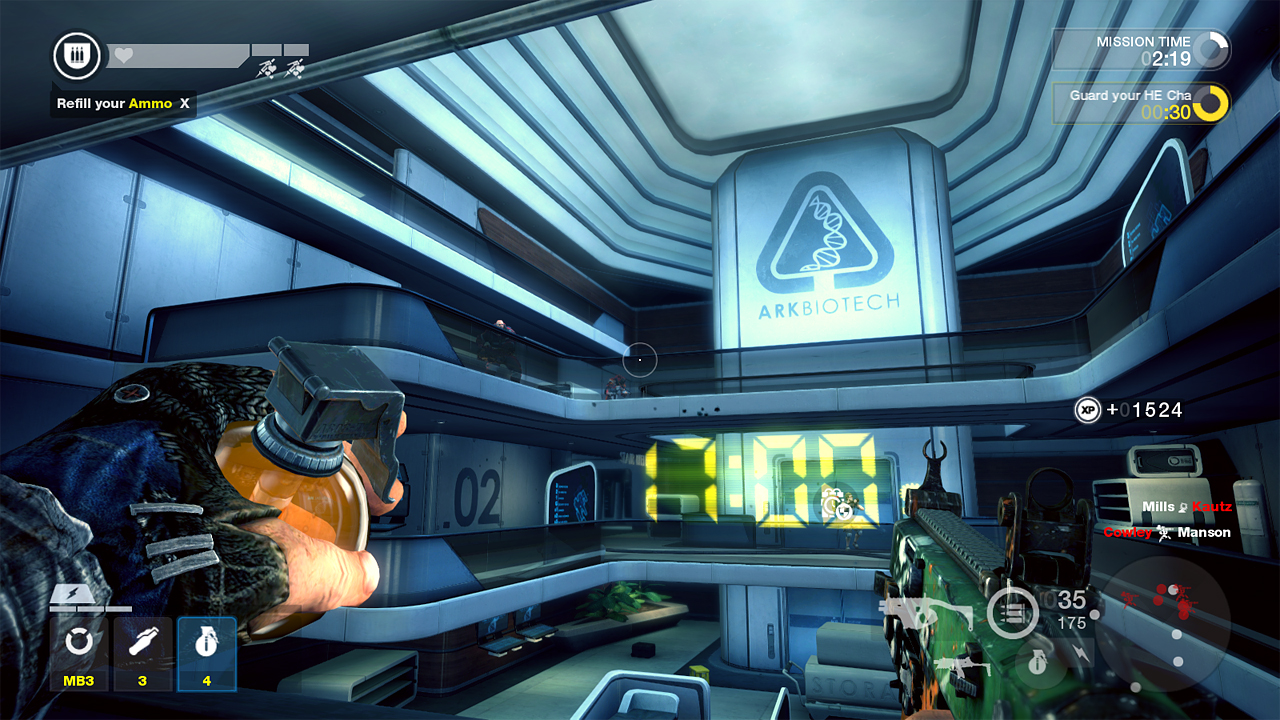The image size is (1280, 720).
Task: Activate the Molotov equipment slot showing 3
Action: point(143,652)
